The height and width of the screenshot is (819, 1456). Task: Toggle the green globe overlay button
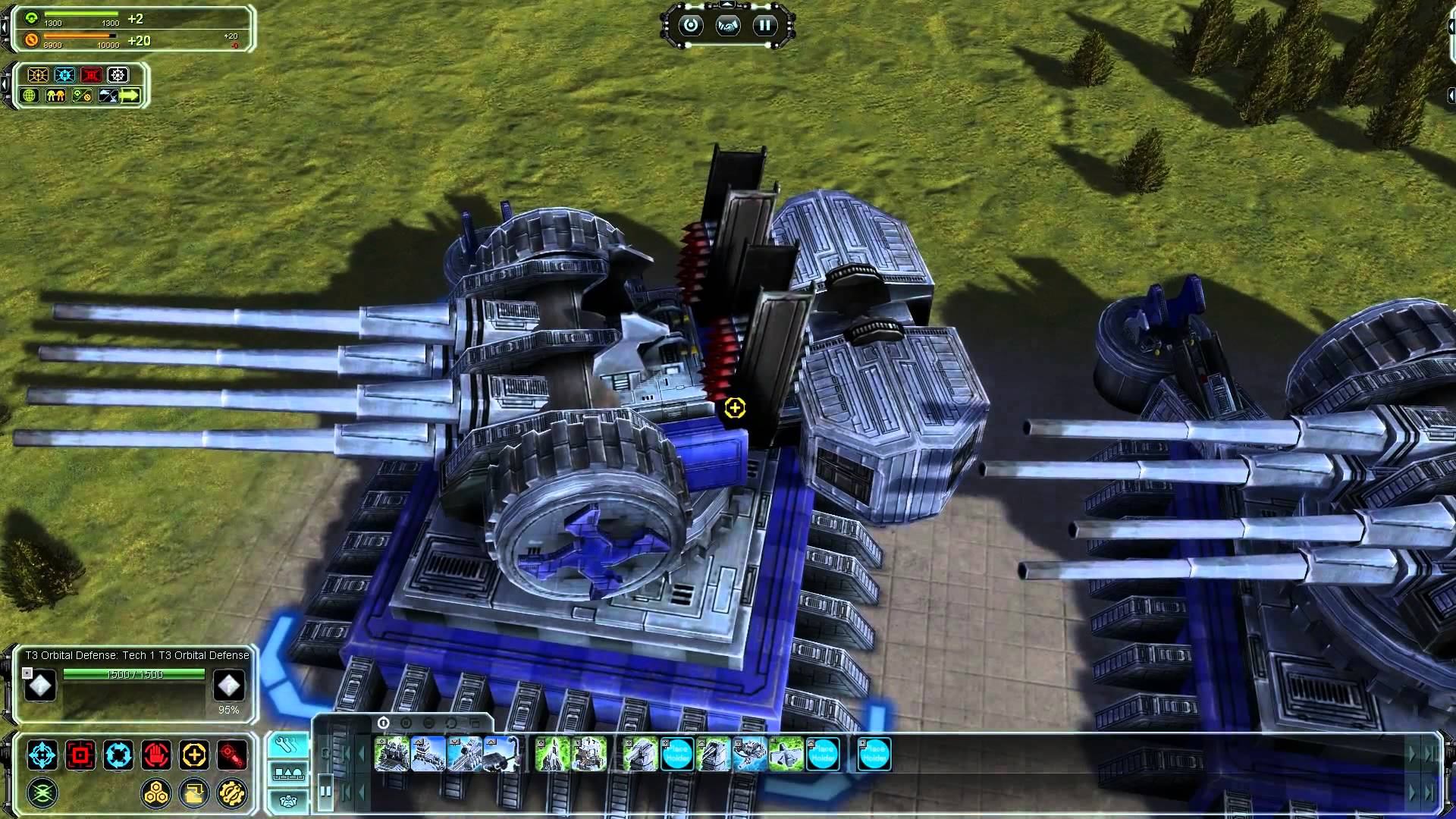[x=30, y=96]
